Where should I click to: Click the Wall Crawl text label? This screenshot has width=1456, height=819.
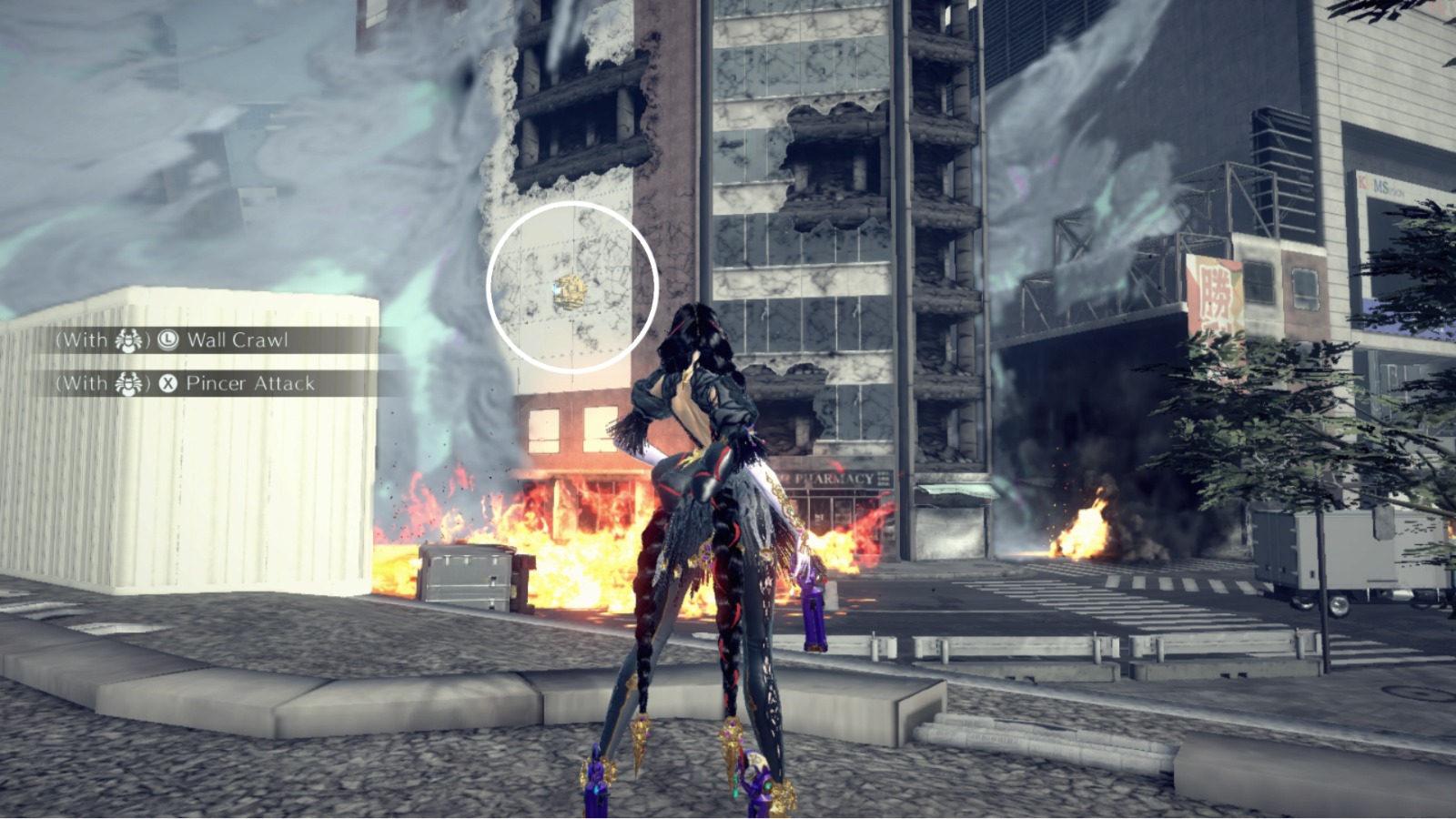tap(239, 339)
